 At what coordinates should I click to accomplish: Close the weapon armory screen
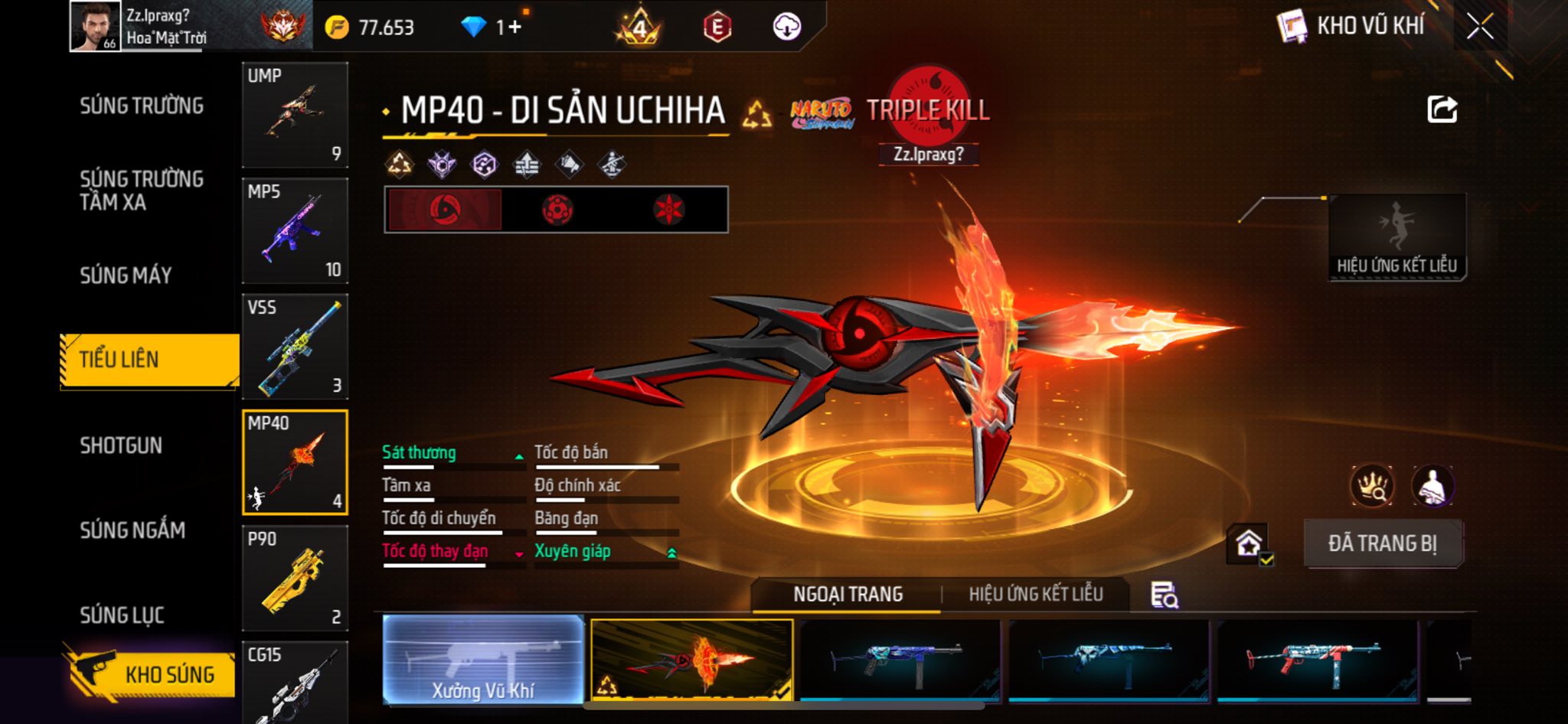(1479, 27)
